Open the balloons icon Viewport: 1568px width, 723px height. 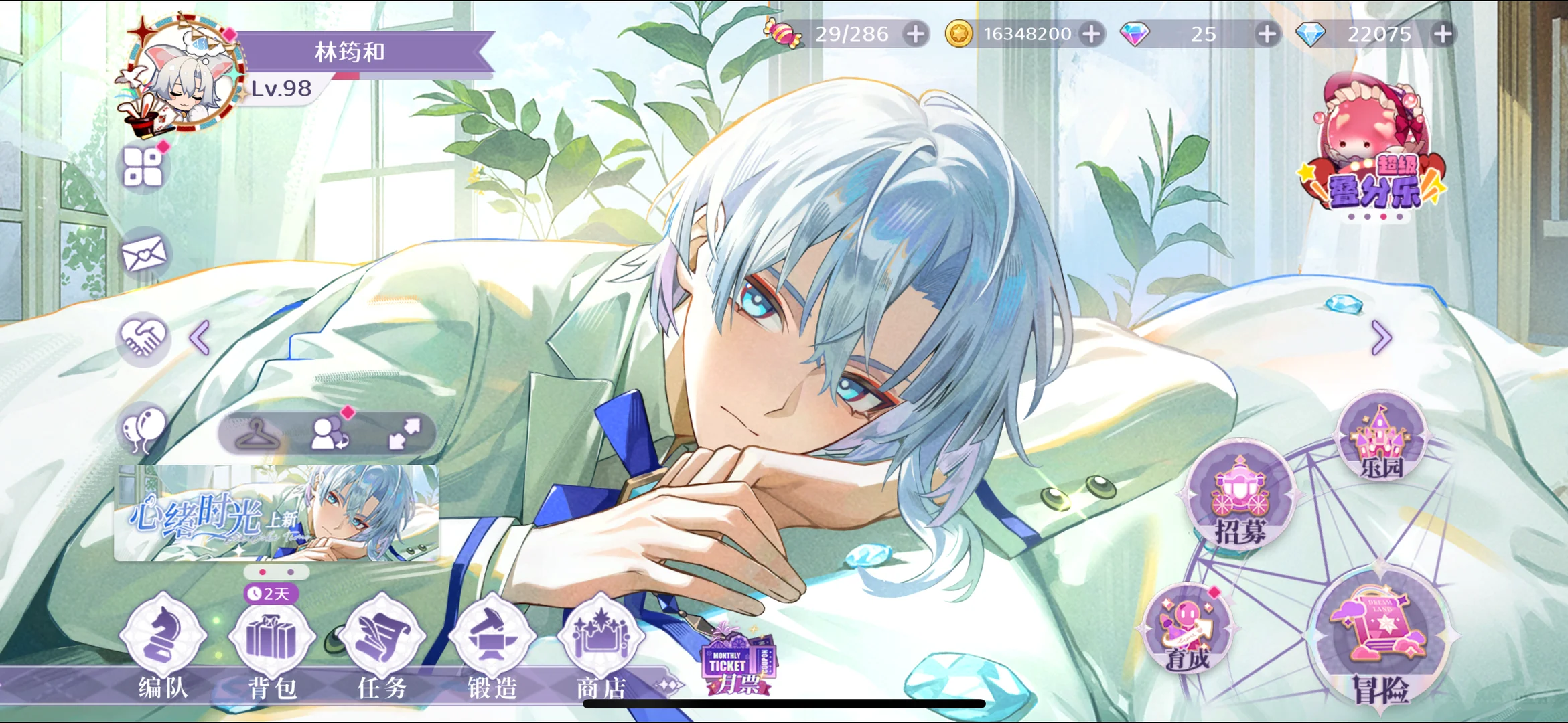click(143, 427)
